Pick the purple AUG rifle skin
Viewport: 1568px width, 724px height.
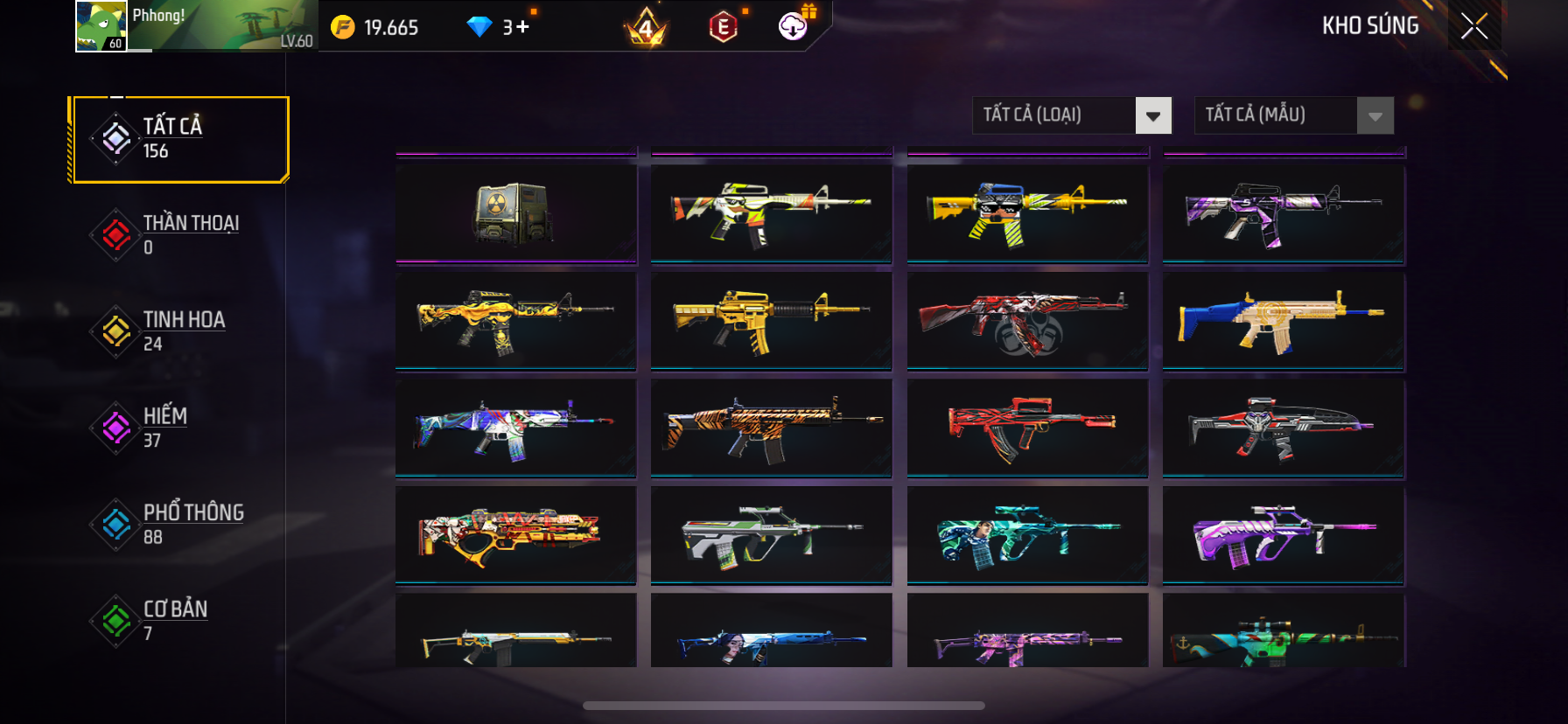pos(1283,534)
